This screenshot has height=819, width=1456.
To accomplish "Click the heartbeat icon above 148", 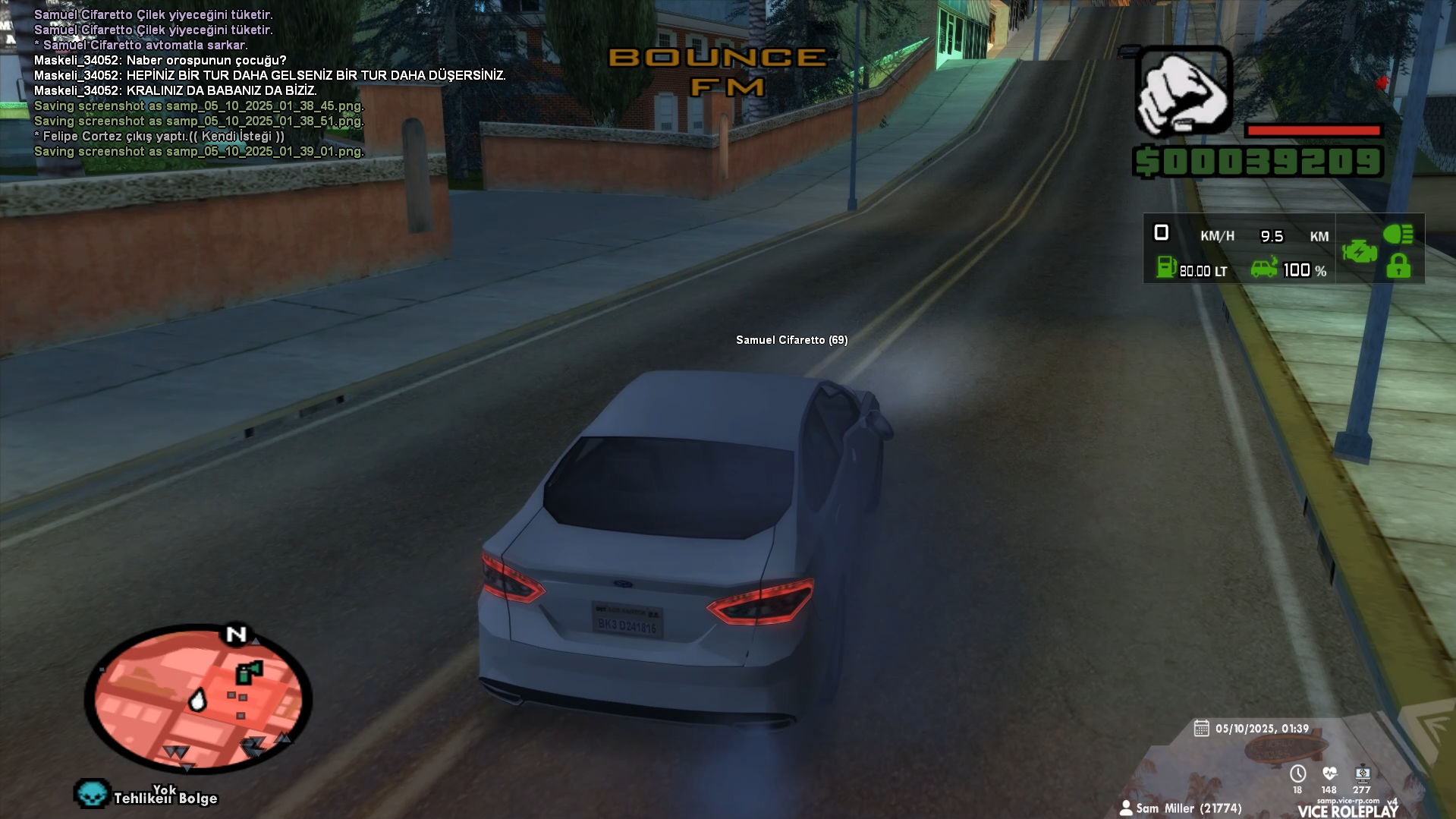I will (1329, 773).
